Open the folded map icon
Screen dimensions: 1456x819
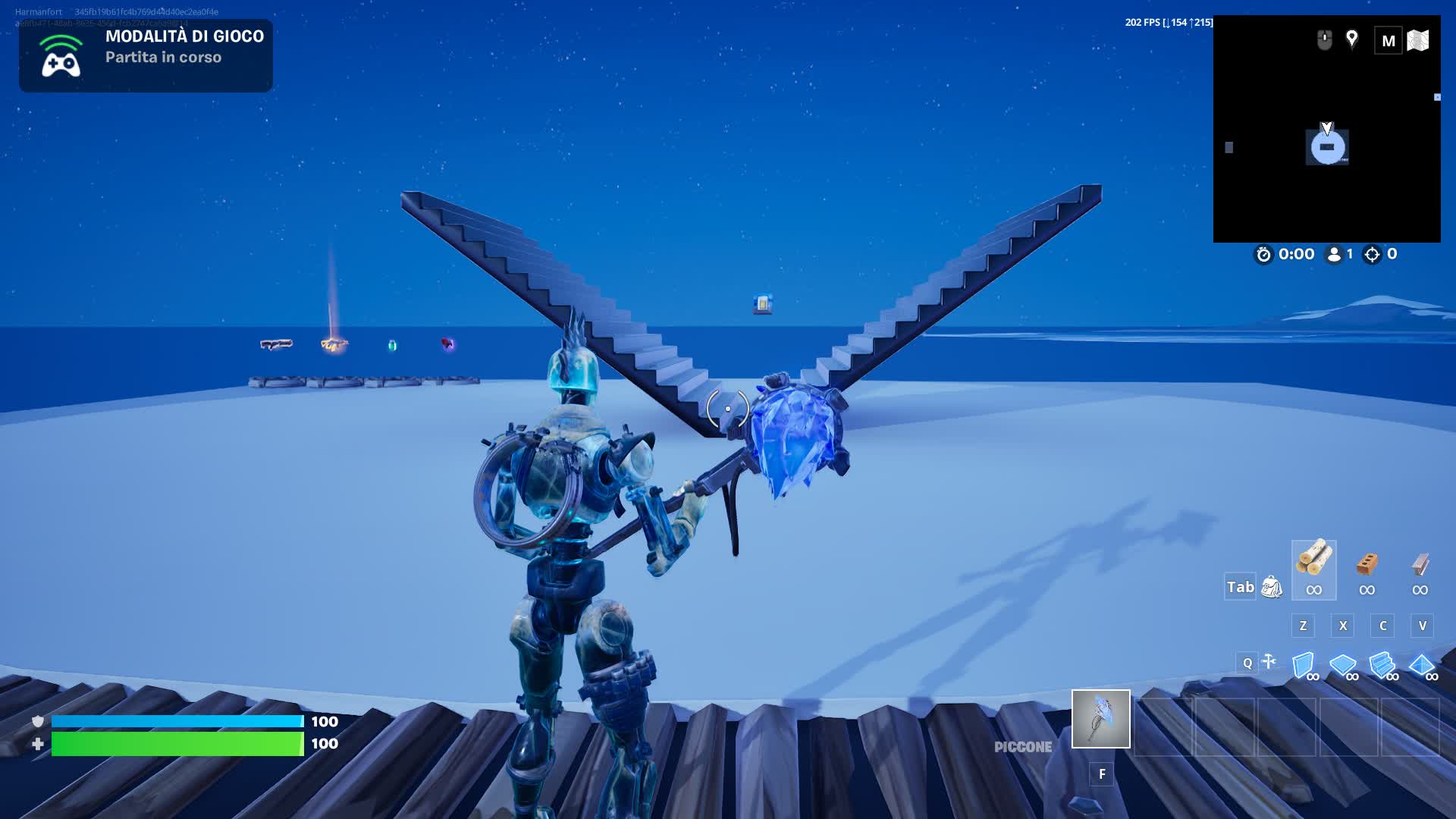click(1417, 40)
